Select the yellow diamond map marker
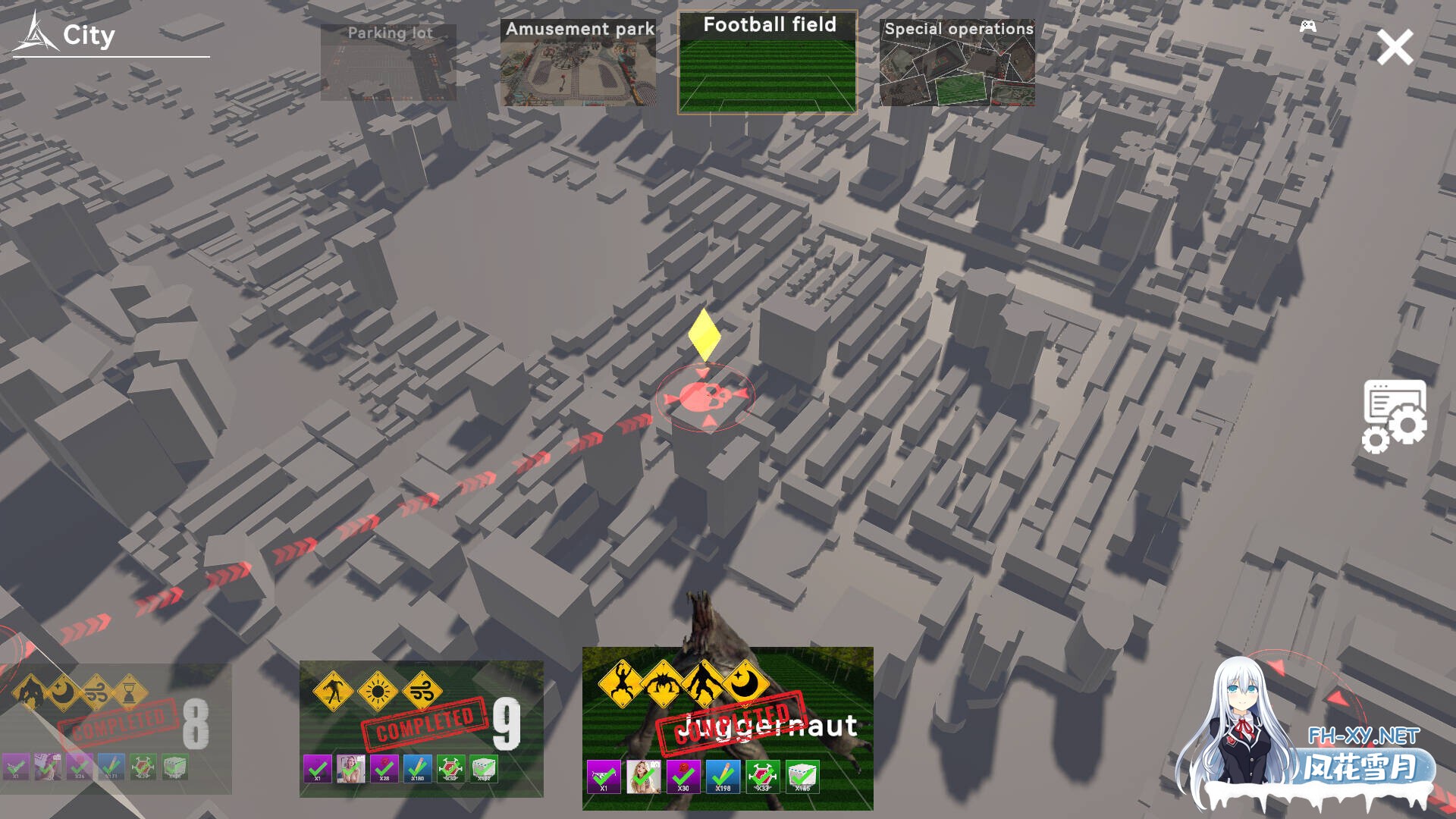Screen dimensions: 1456x819 (704, 334)
